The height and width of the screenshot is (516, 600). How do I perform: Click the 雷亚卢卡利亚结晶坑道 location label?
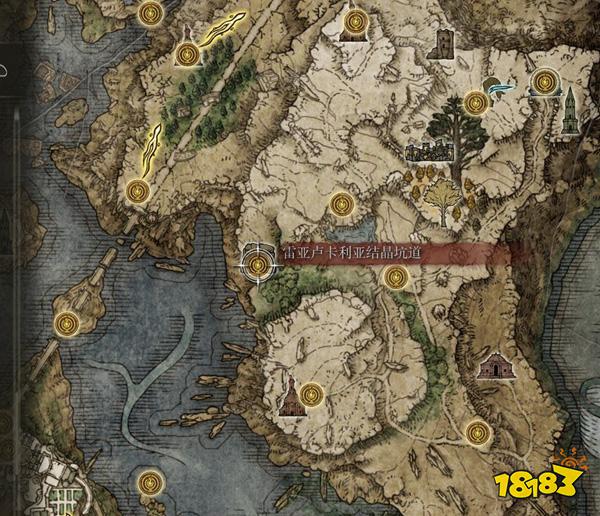(x=350, y=254)
